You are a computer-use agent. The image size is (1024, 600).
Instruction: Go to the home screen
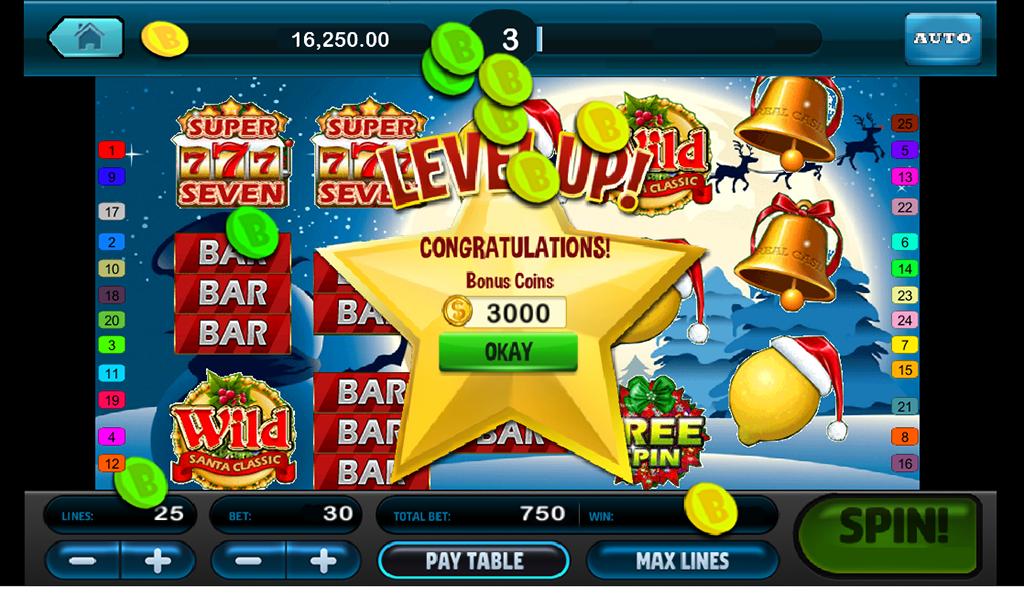87,39
